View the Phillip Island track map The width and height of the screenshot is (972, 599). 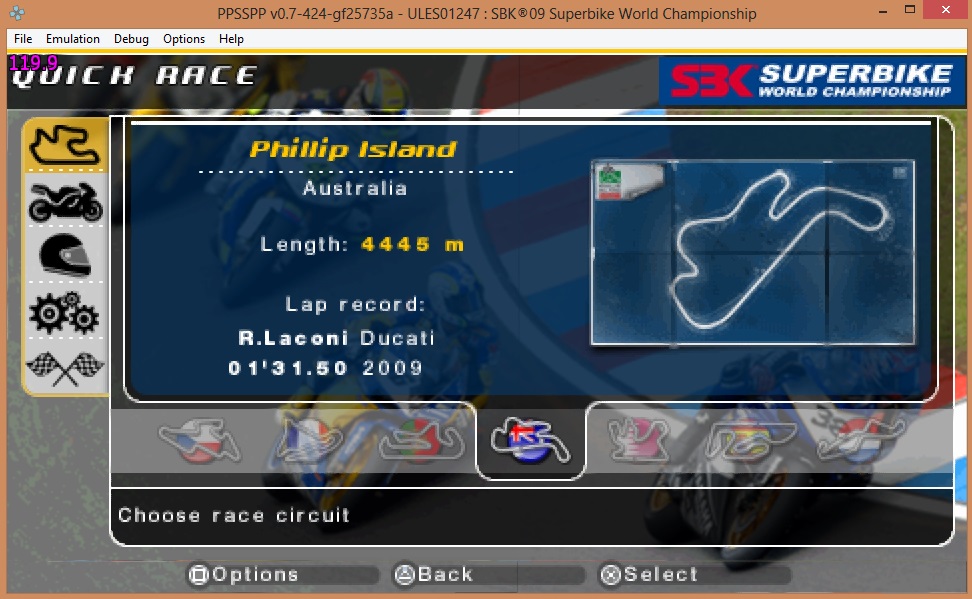[x=751, y=253]
